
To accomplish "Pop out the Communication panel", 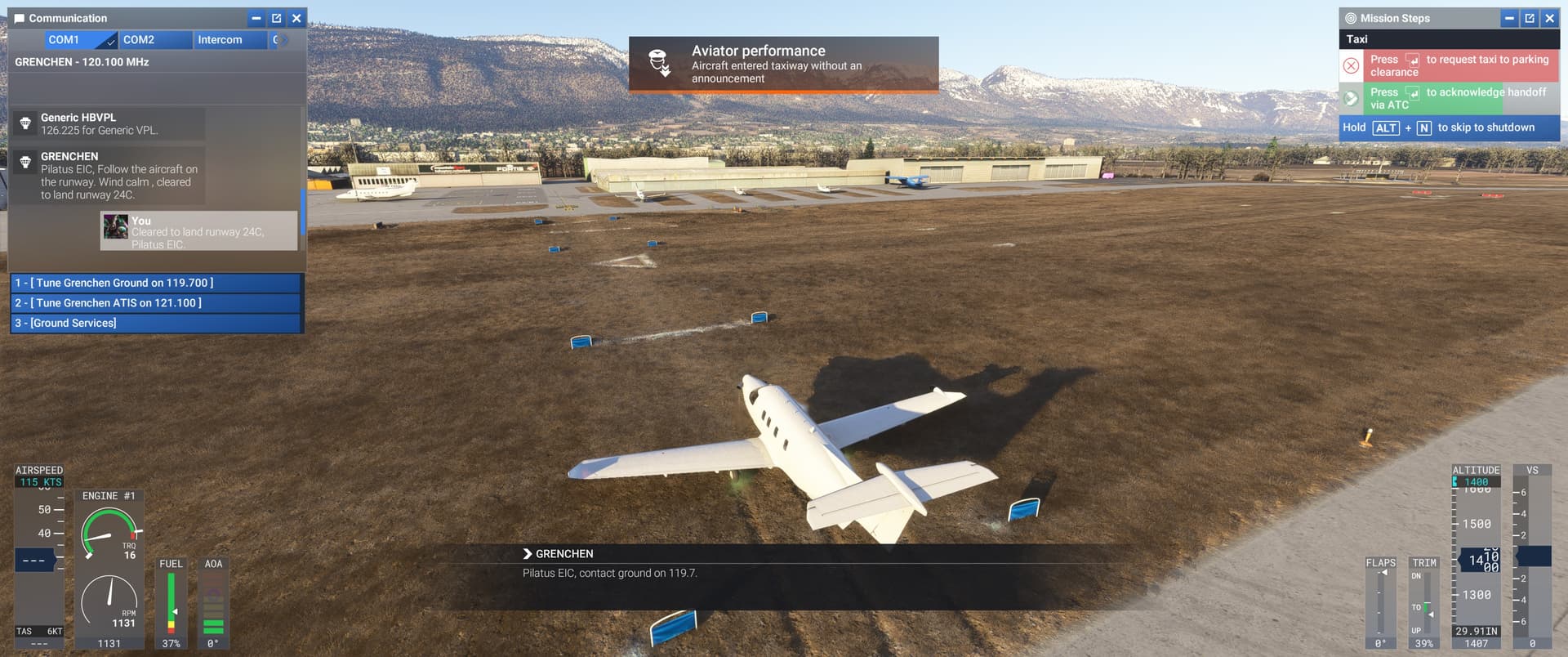I will click(x=276, y=18).
